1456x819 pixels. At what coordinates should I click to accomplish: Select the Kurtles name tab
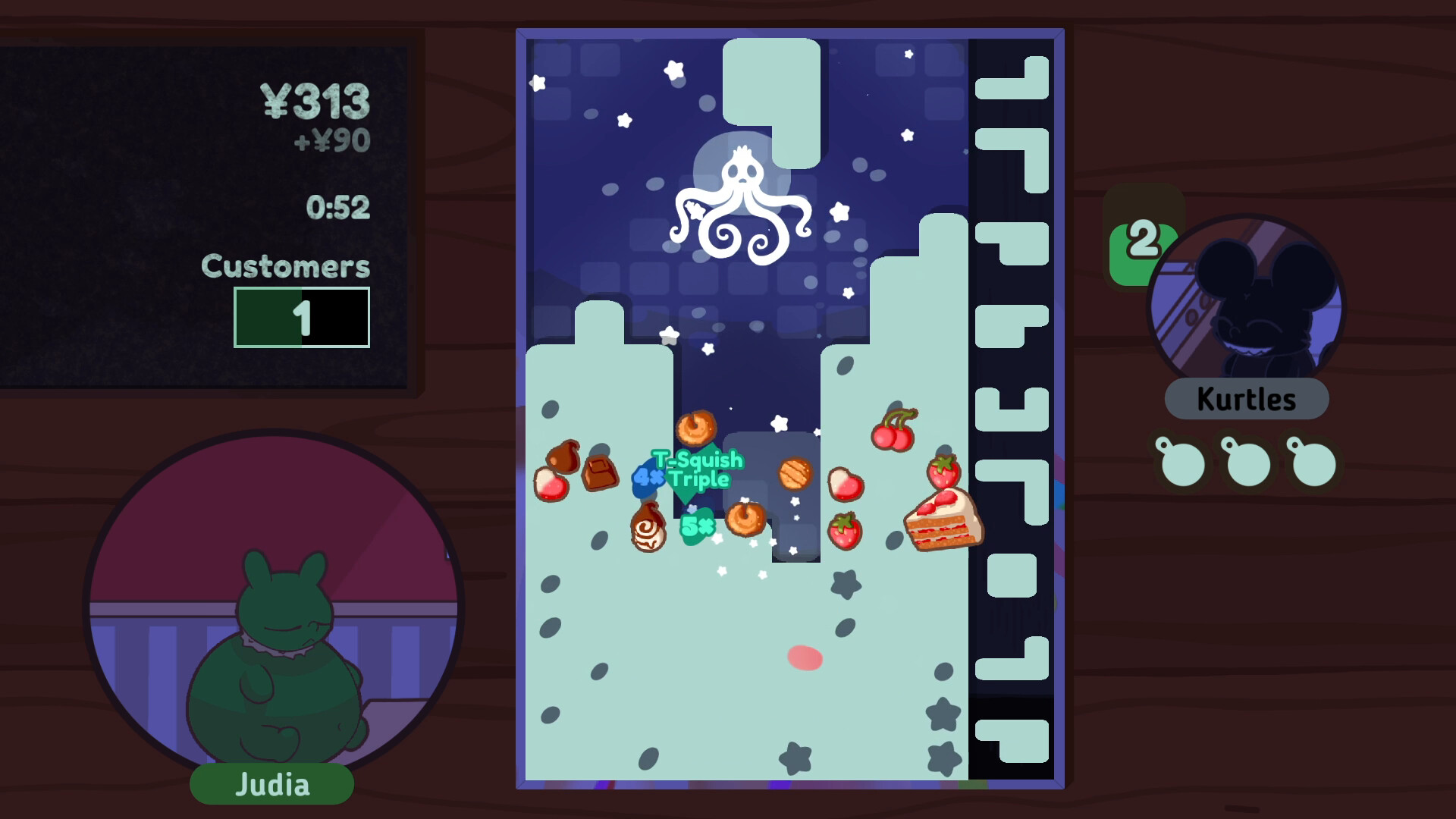click(1246, 397)
